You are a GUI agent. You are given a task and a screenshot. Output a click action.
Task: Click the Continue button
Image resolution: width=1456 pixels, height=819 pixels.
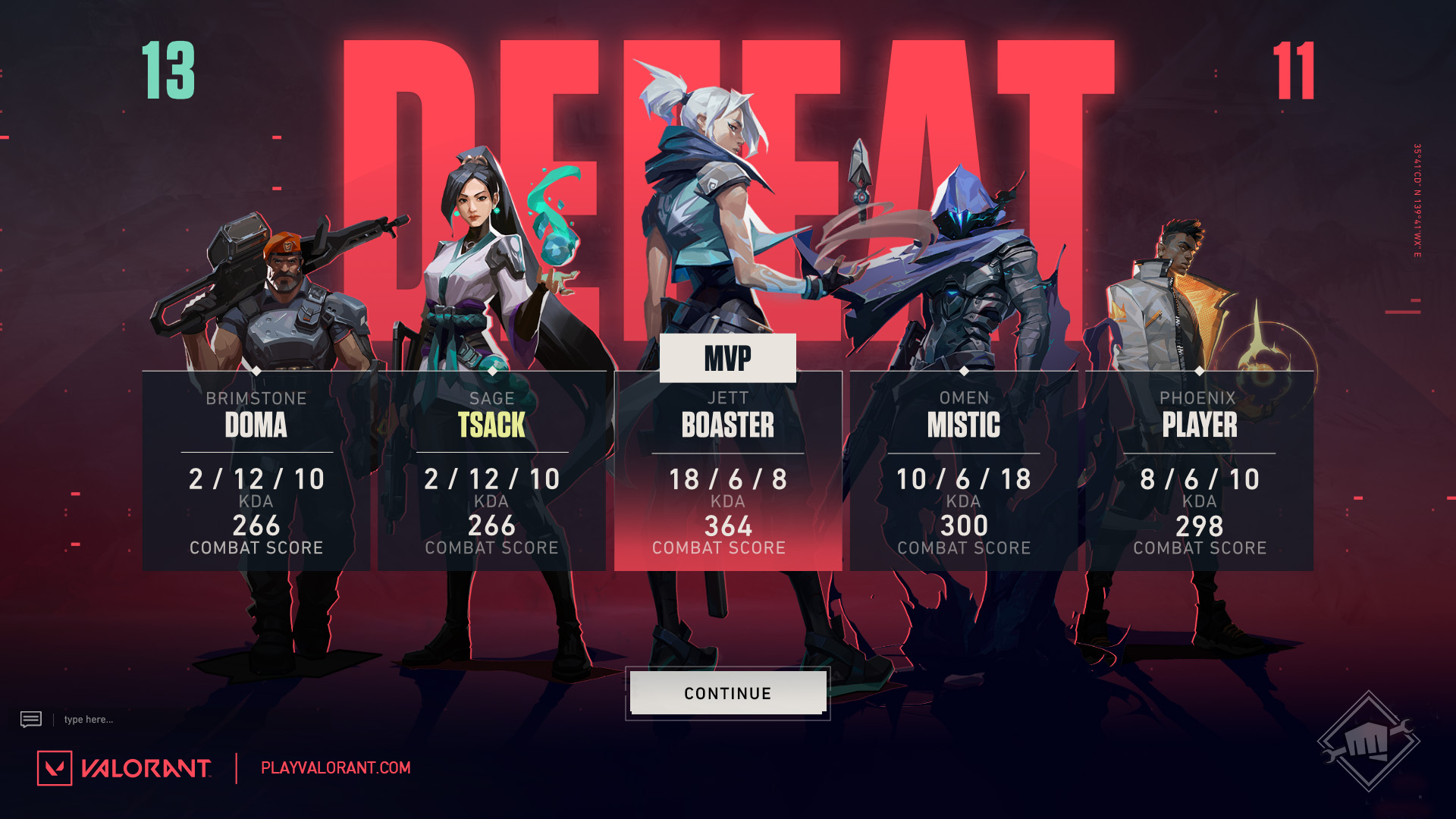coord(726,692)
